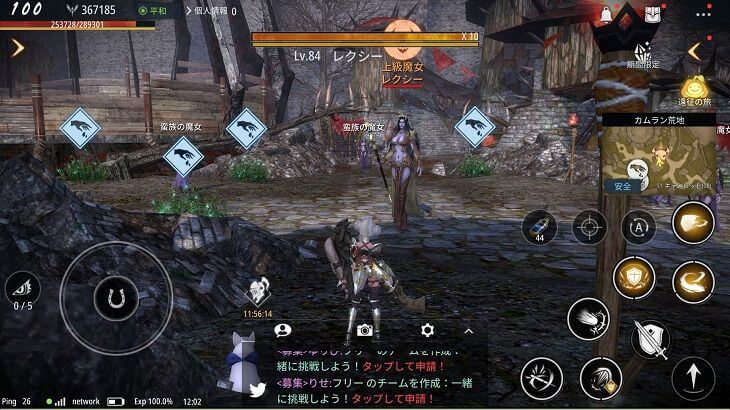Viewport: 730px width, 410px height.
Task: Use the potion with 44 remaining
Action: pos(539,228)
